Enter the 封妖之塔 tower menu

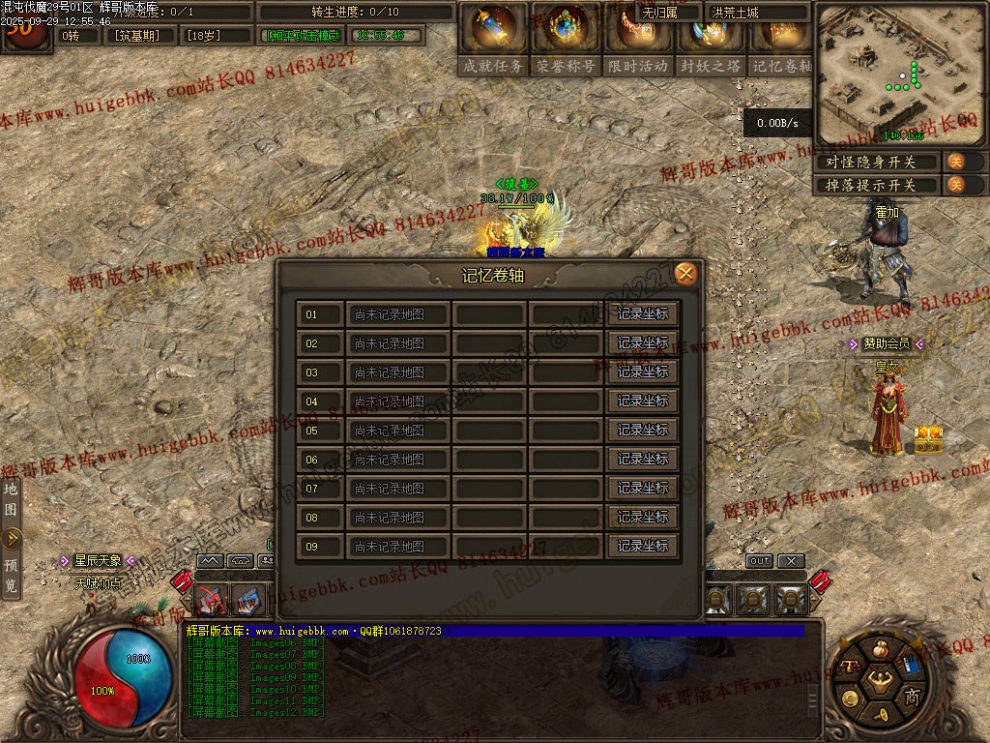coord(711,37)
